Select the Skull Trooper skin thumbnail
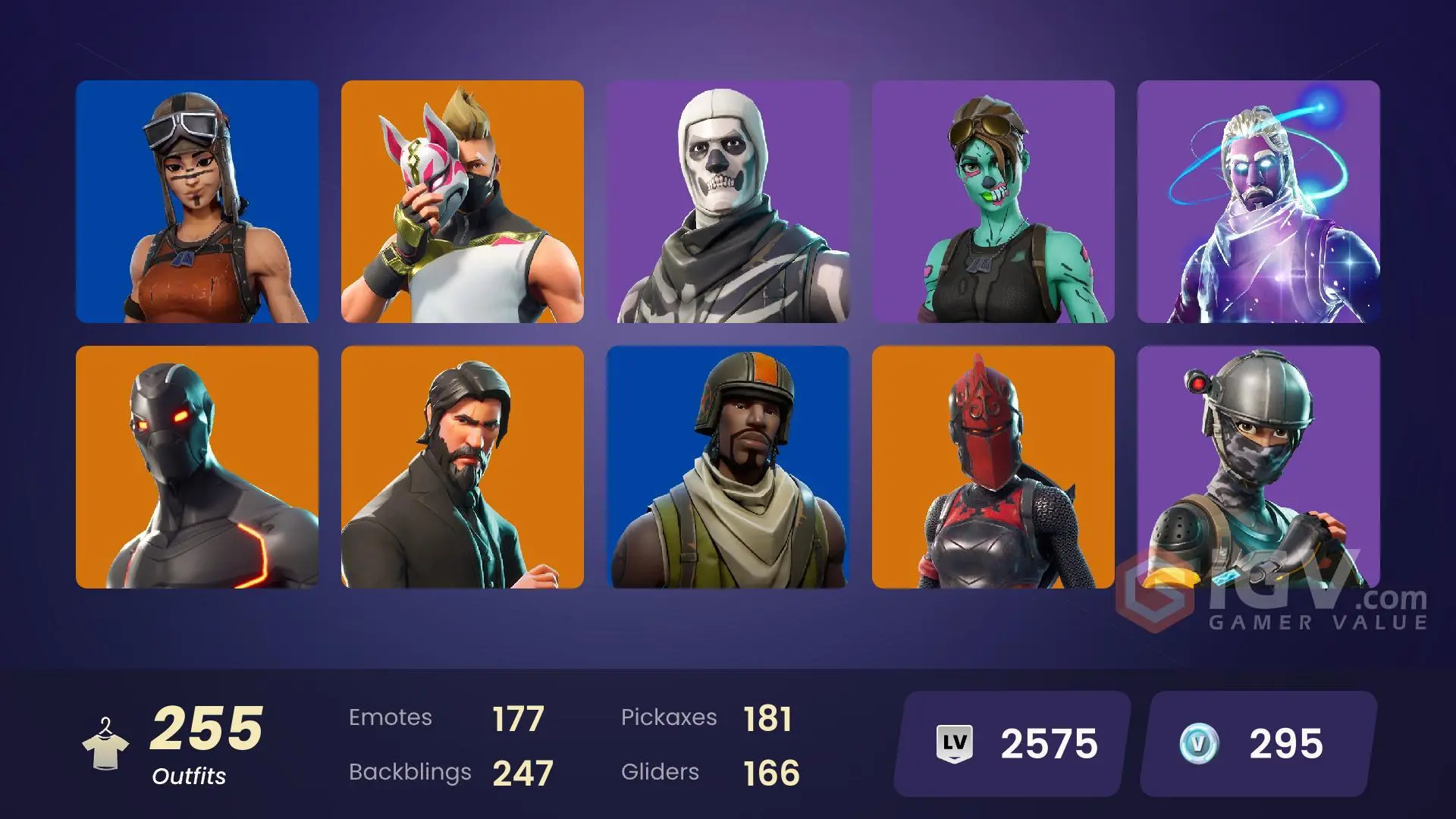This screenshot has height=819, width=1456. coord(730,201)
